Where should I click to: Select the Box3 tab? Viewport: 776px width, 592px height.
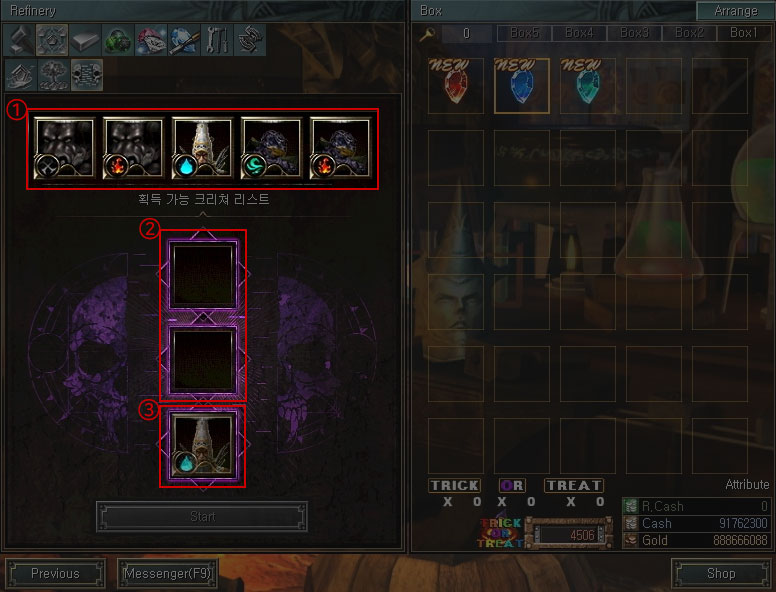tap(633, 33)
